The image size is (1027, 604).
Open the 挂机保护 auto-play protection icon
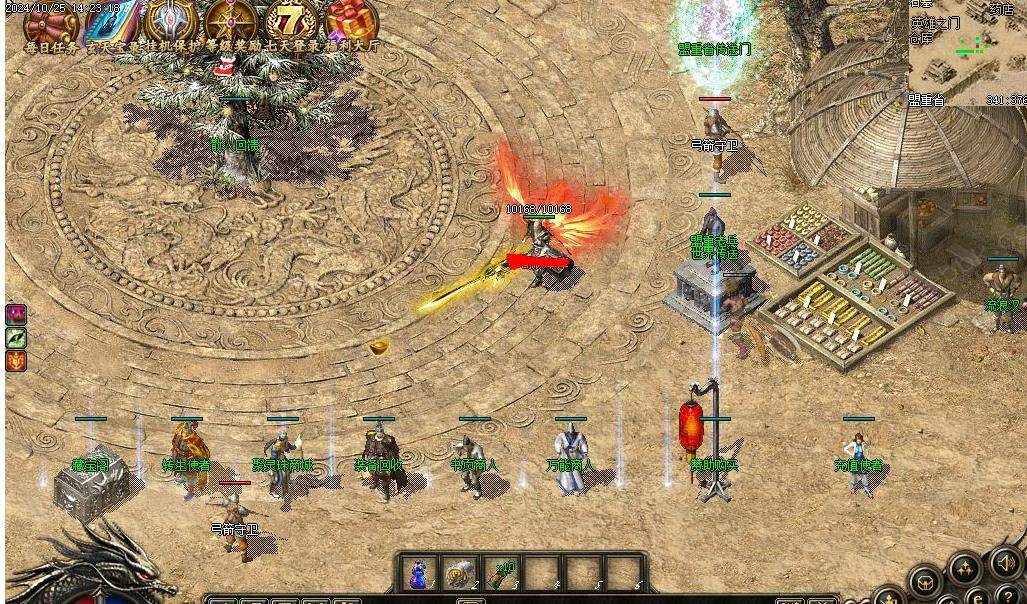point(170,22)
